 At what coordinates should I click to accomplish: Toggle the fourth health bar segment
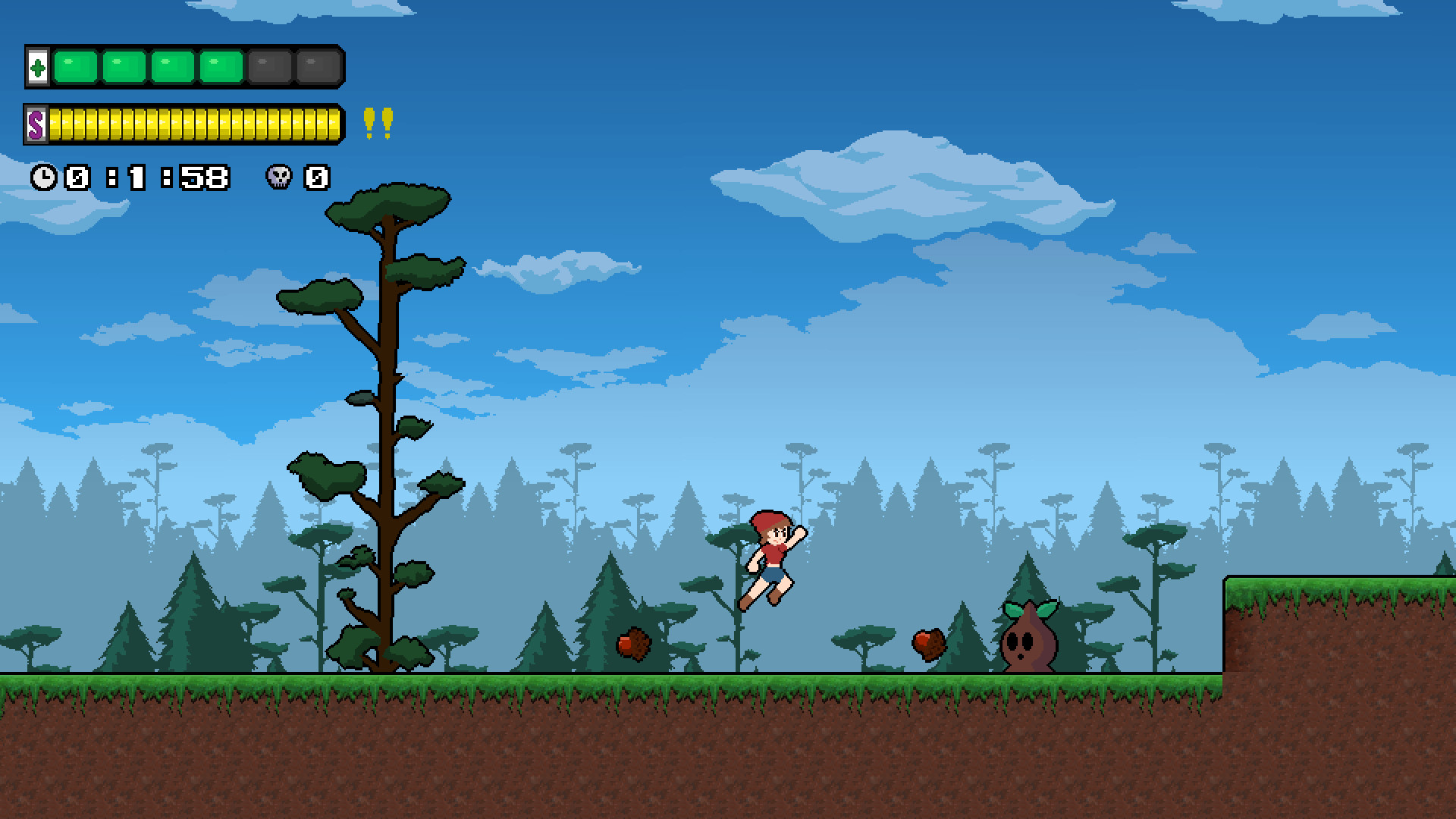pyautogui.click(x=219, y=67)
